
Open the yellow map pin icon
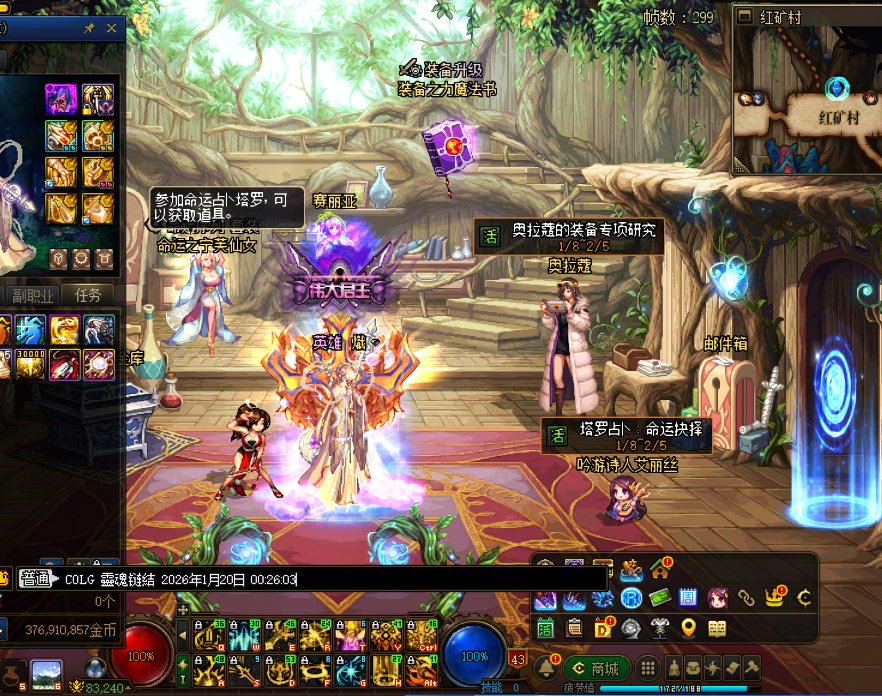point(688,628)
